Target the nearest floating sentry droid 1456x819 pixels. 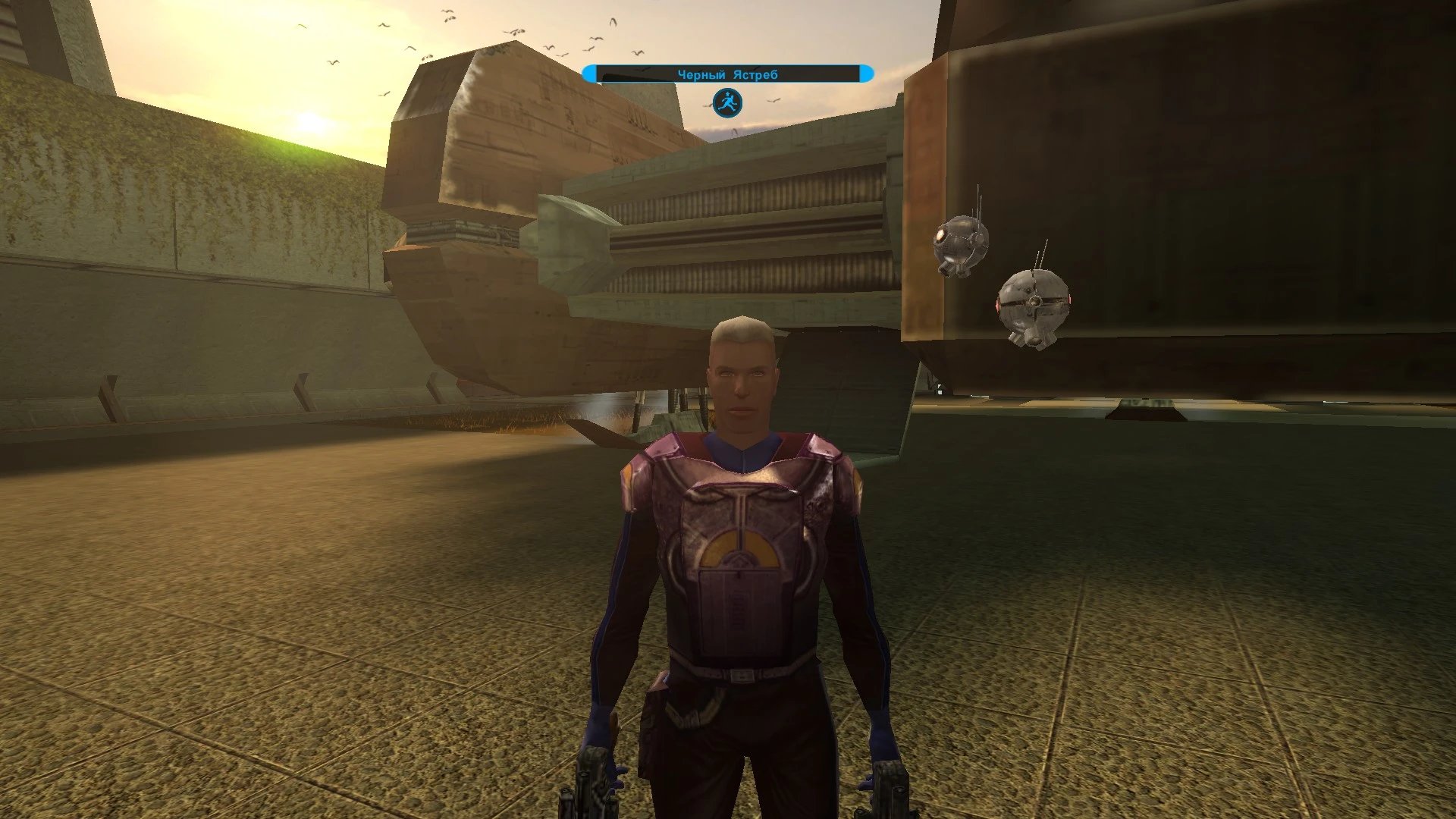click(x=1034, y=303)
